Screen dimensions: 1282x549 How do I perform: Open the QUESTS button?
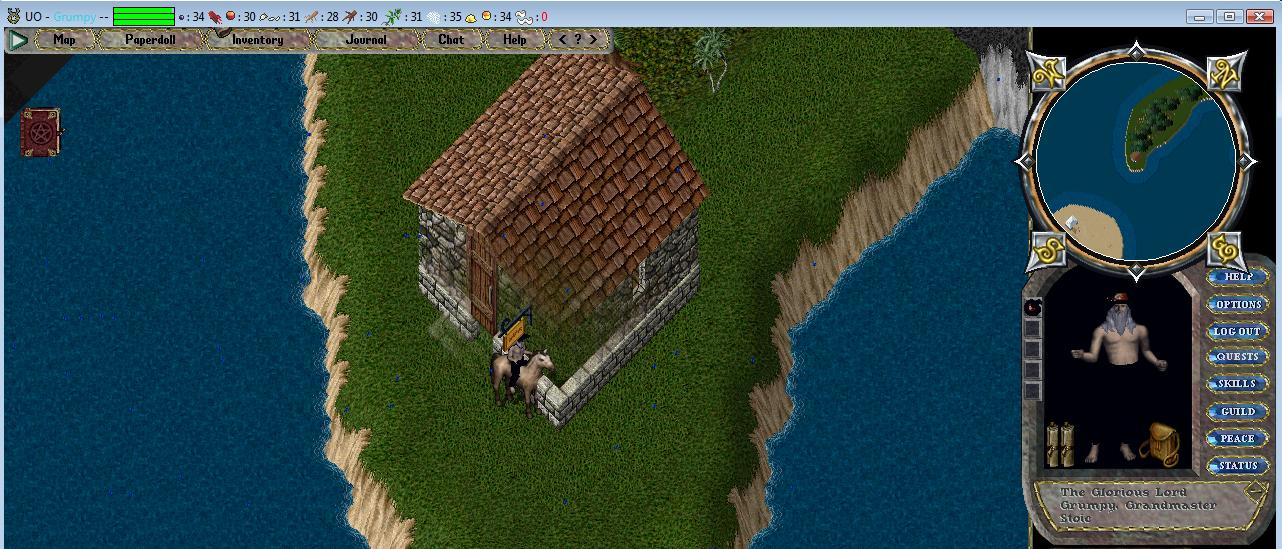(1238, 357)
